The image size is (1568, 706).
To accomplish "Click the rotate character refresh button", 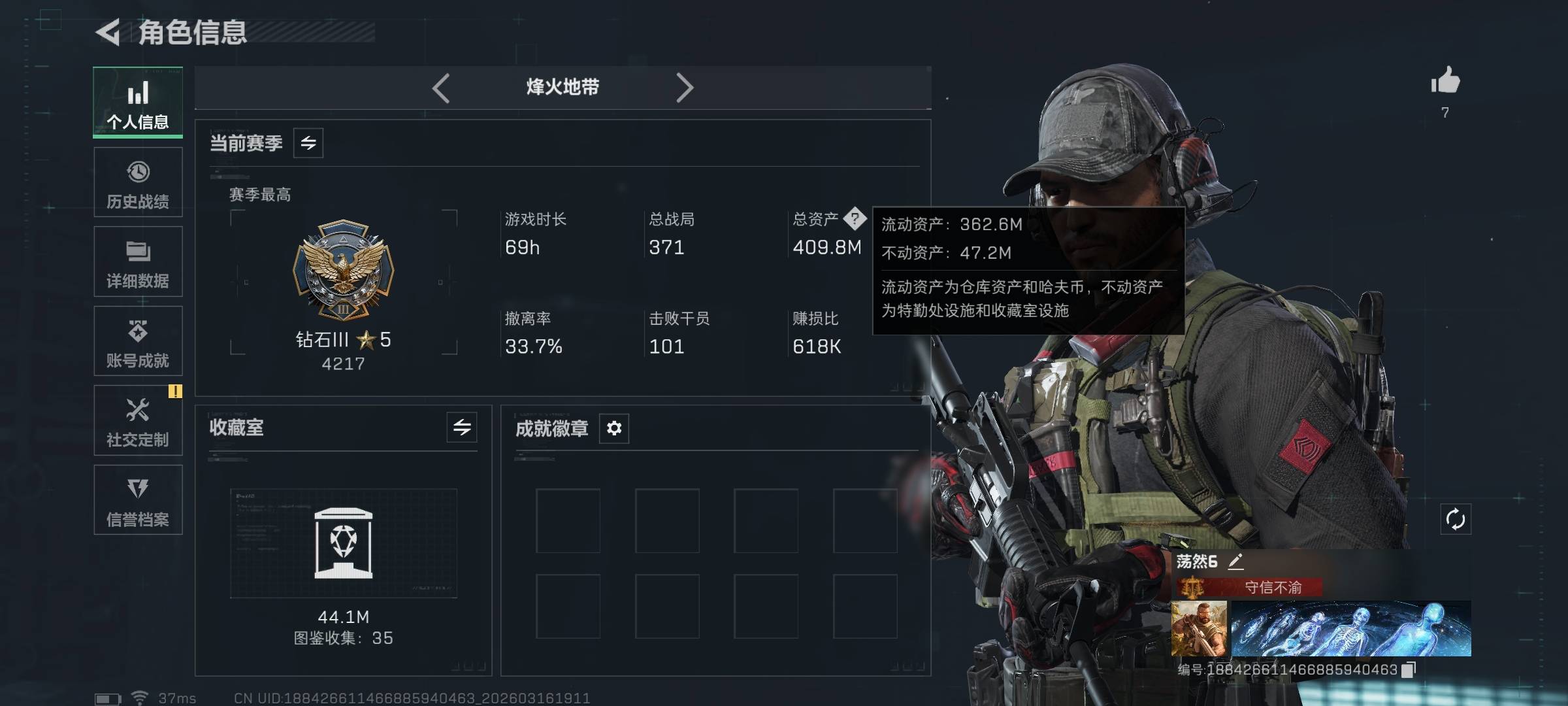I will (1456, 520).
